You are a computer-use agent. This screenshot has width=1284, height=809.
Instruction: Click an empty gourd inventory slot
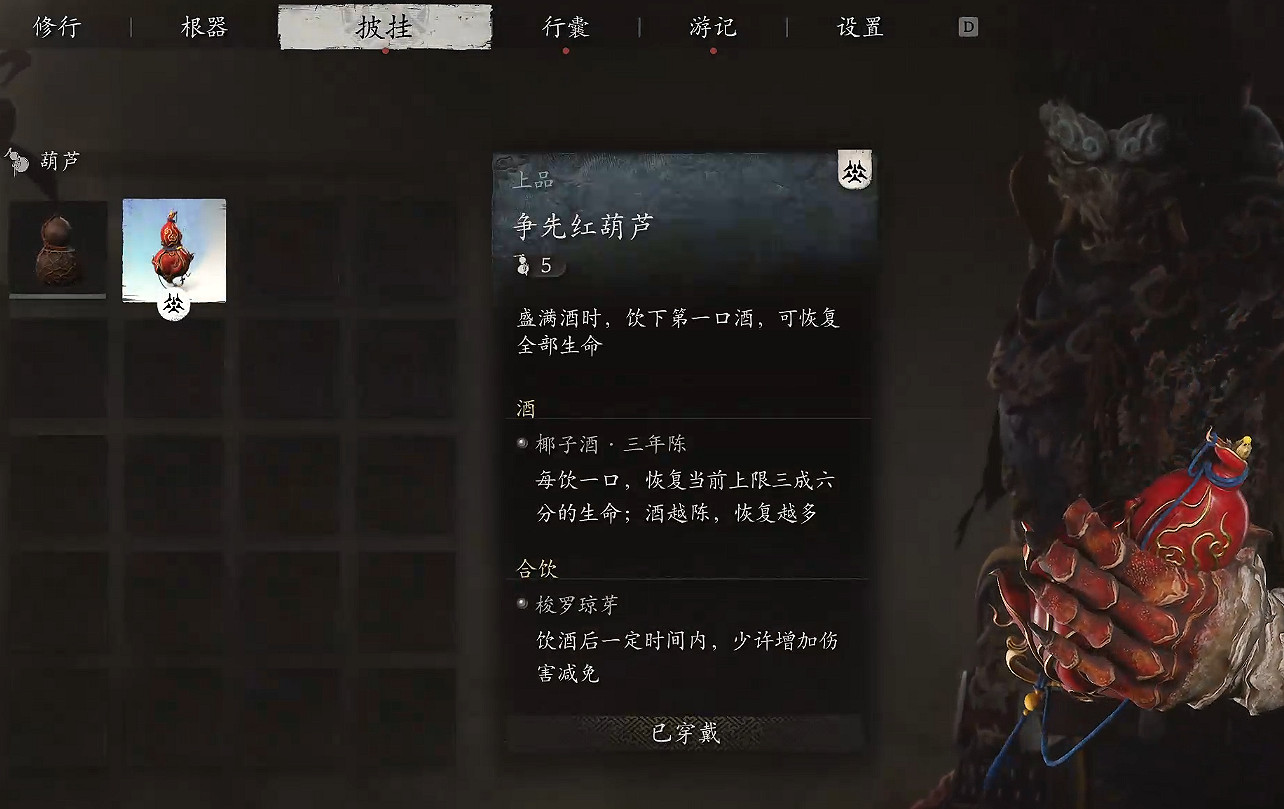click(292, 249)
